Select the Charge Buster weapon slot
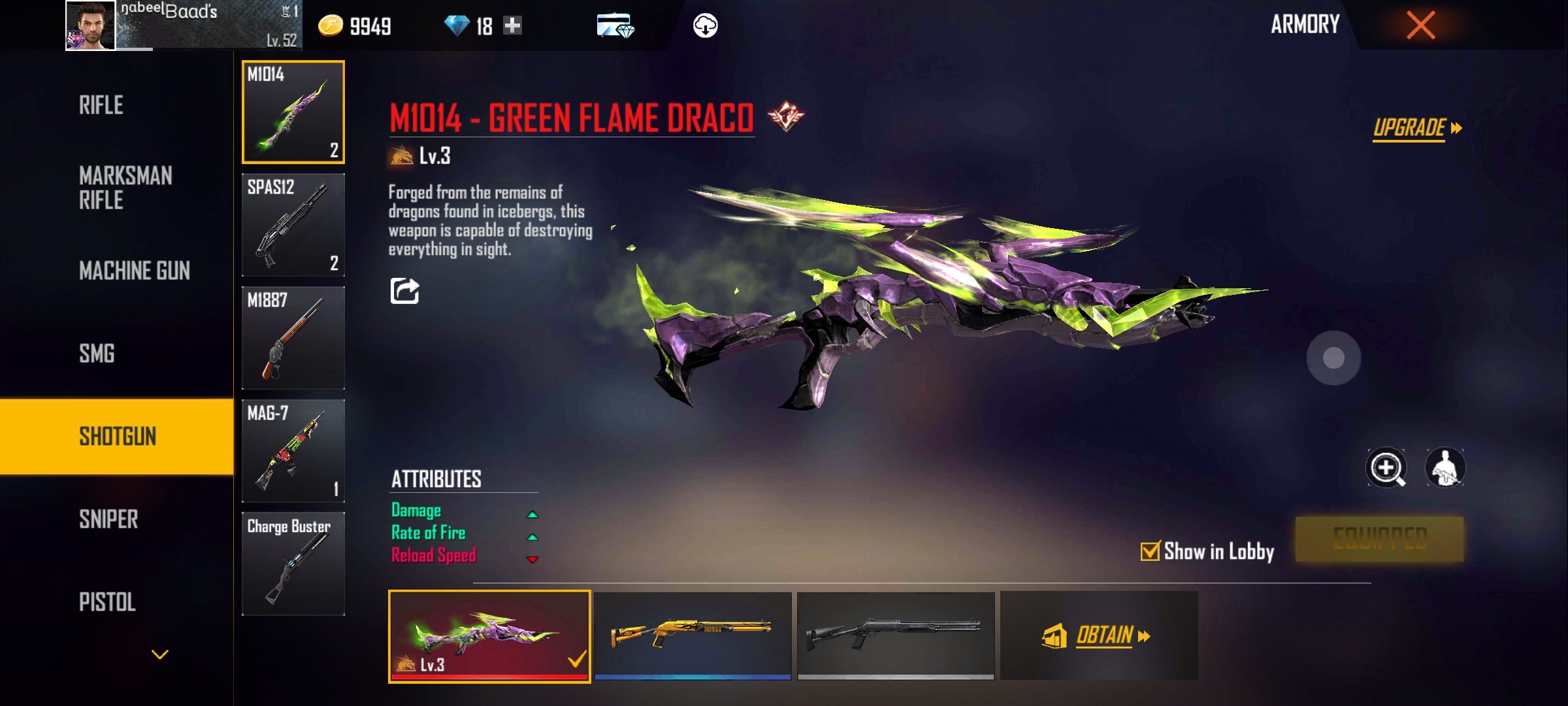The height and width of the screenshot is (706, 1568). coord(293,563)
